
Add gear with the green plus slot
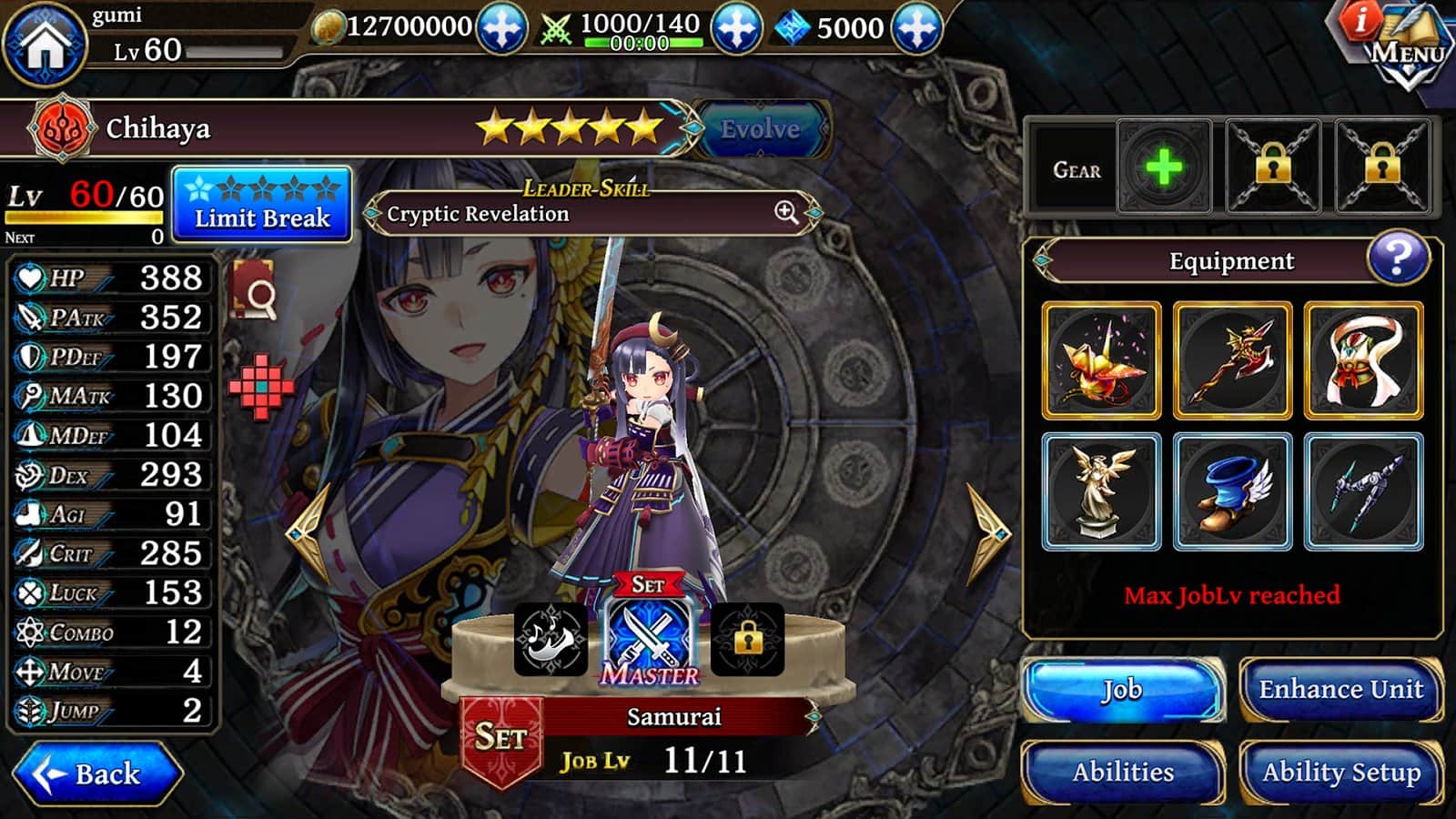tap(1164, 168)
